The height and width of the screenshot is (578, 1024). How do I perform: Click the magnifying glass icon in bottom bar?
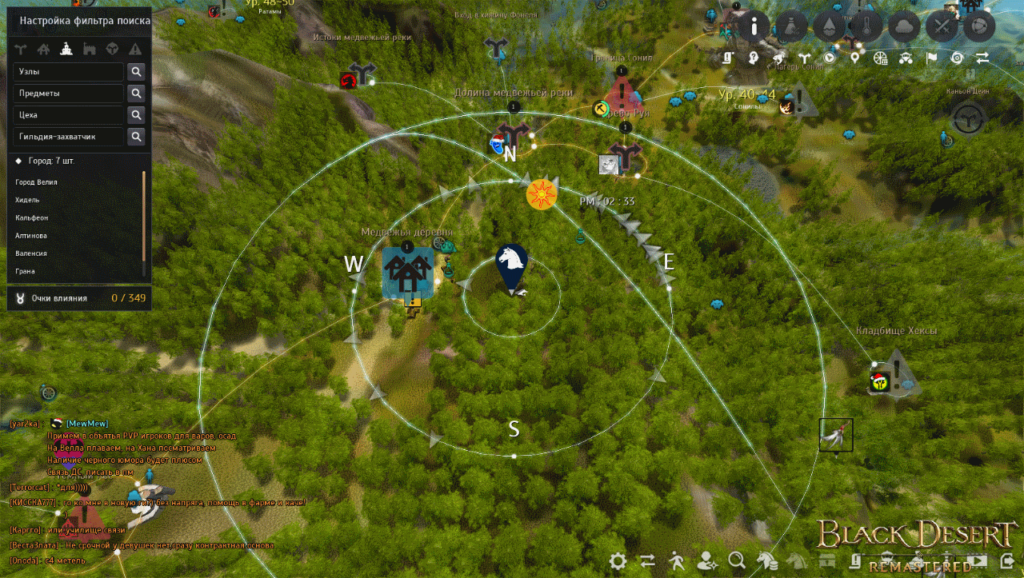pos(737,561)
